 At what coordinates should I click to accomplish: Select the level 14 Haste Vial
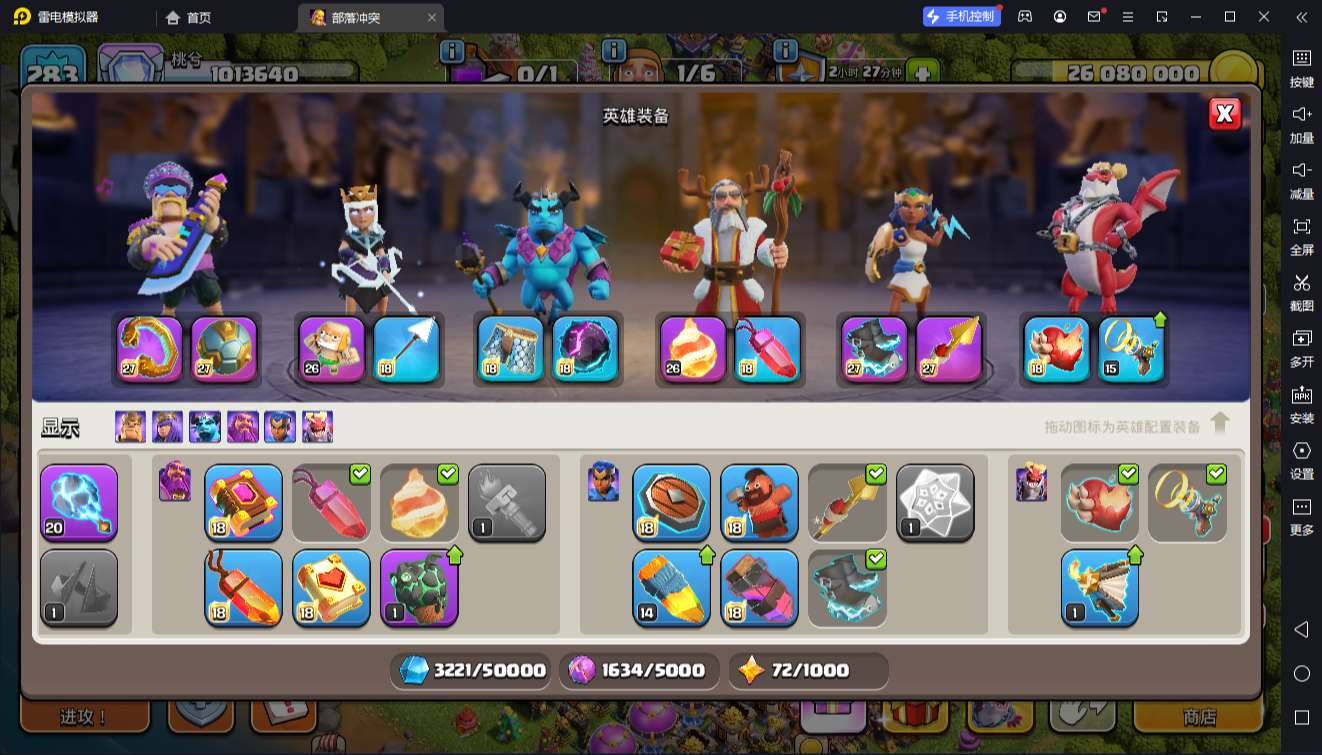point(671,588)
